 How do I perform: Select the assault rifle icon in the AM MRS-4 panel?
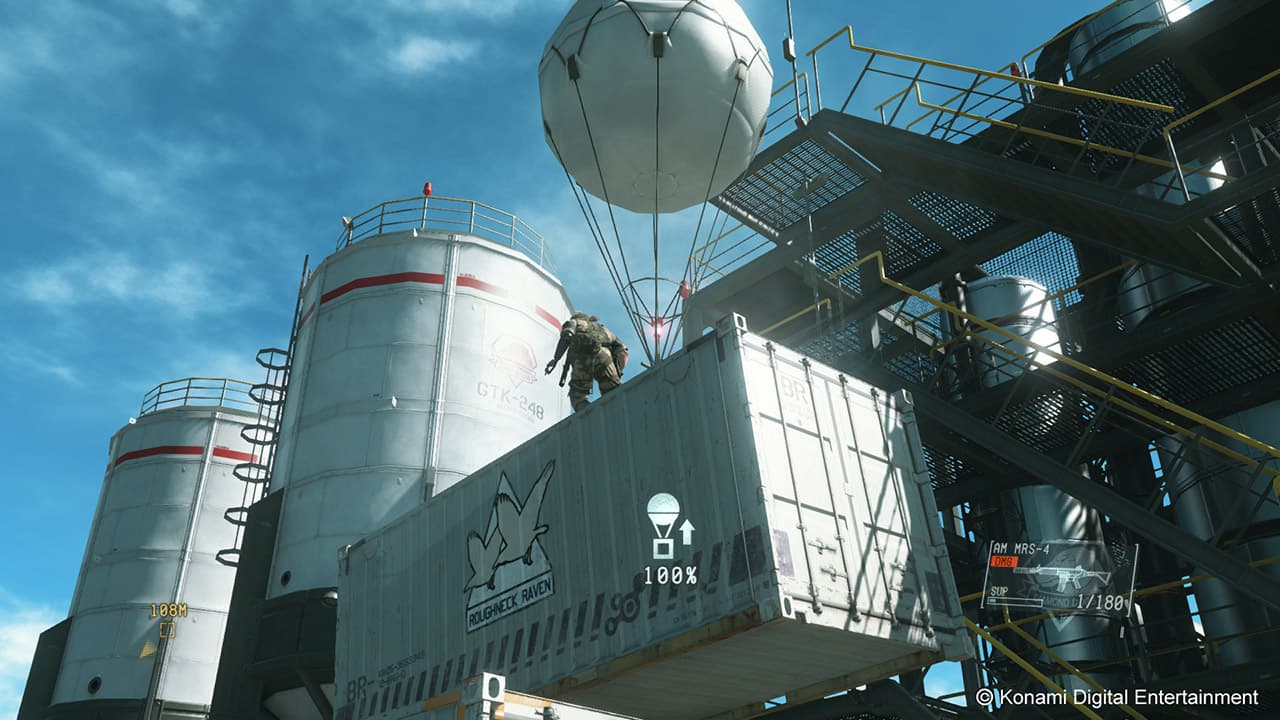pyautogui.click(x=1060, y=575)
